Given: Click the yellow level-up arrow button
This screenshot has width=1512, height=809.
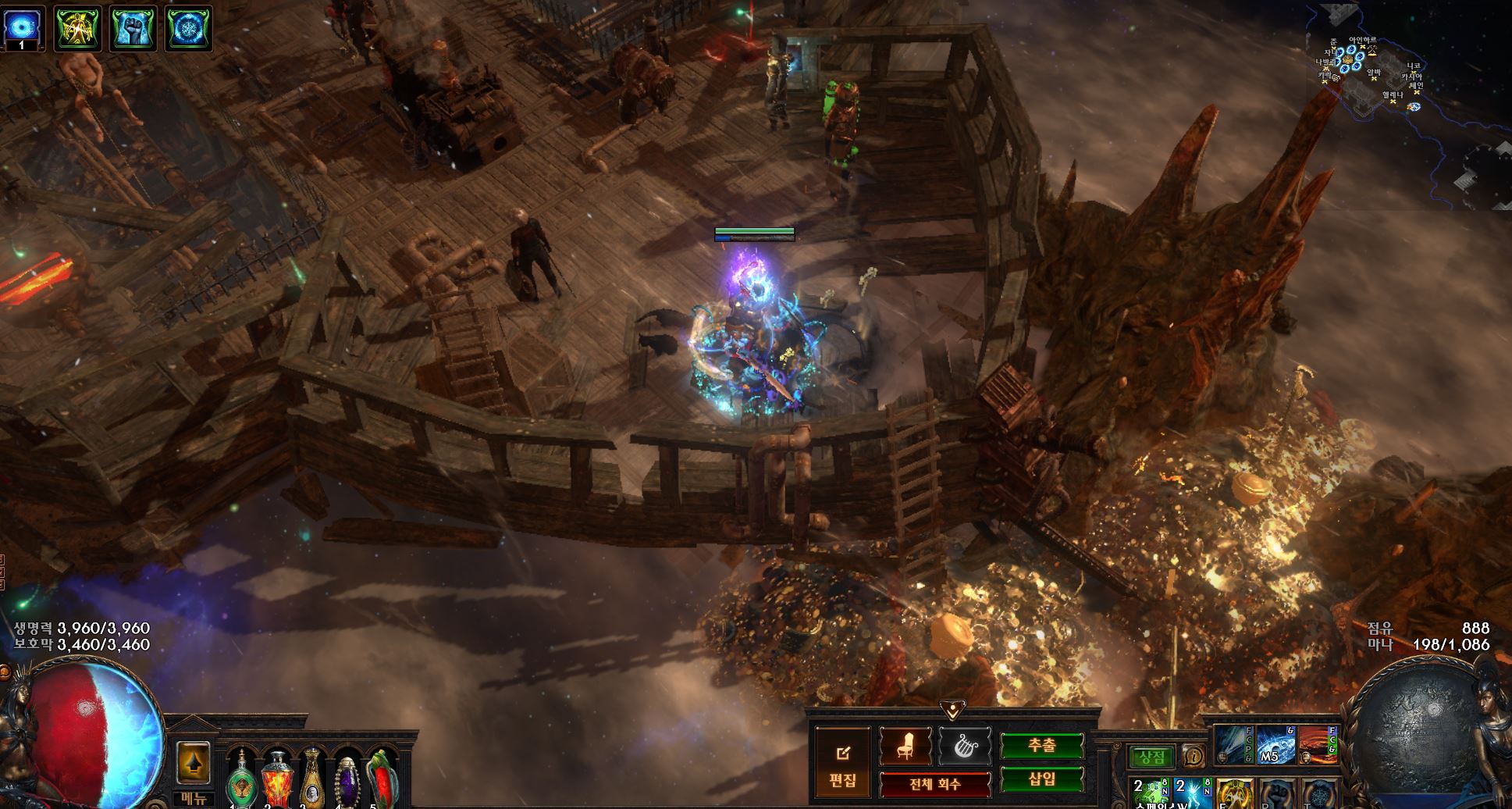Looking at the screenshot, I should (x=193, y=762).
